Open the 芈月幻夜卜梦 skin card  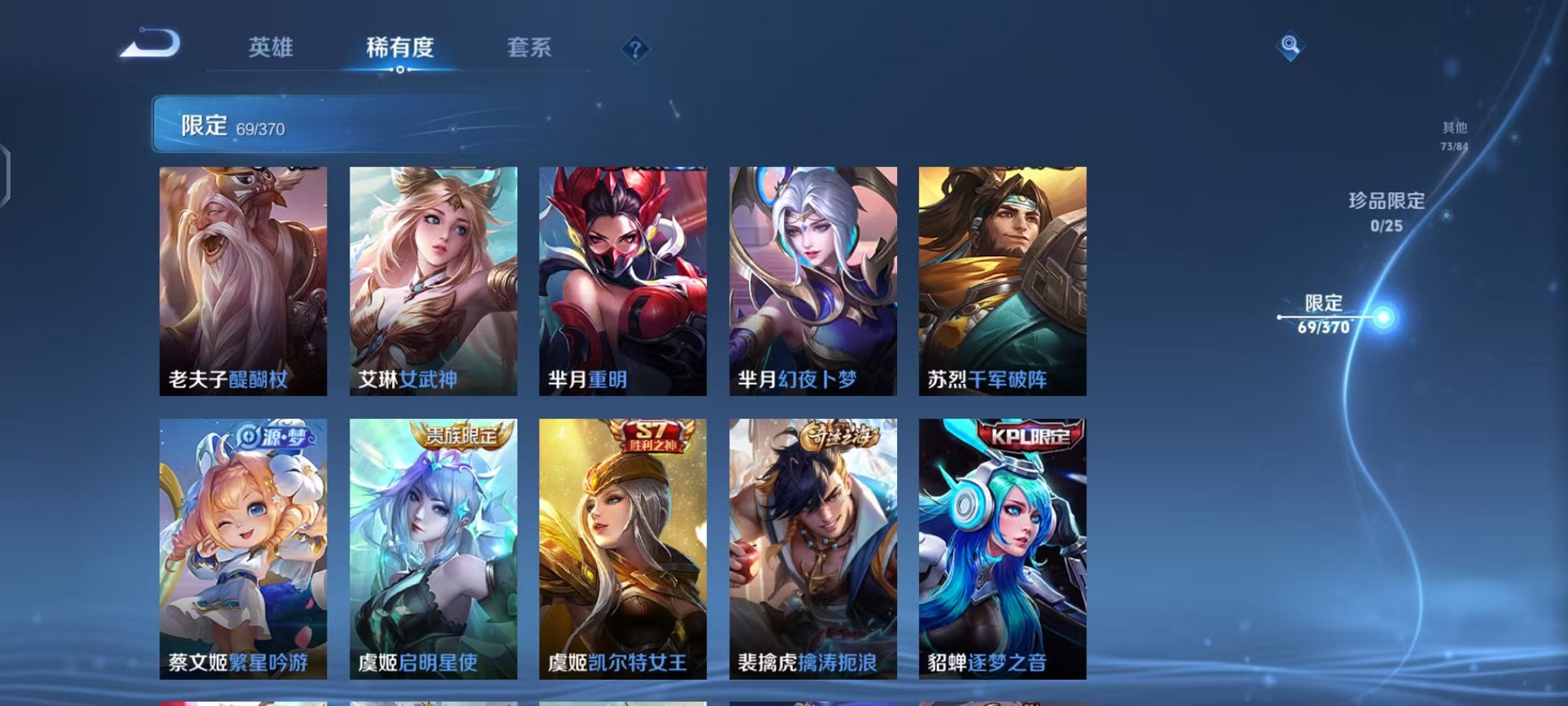tap(811, 281)
